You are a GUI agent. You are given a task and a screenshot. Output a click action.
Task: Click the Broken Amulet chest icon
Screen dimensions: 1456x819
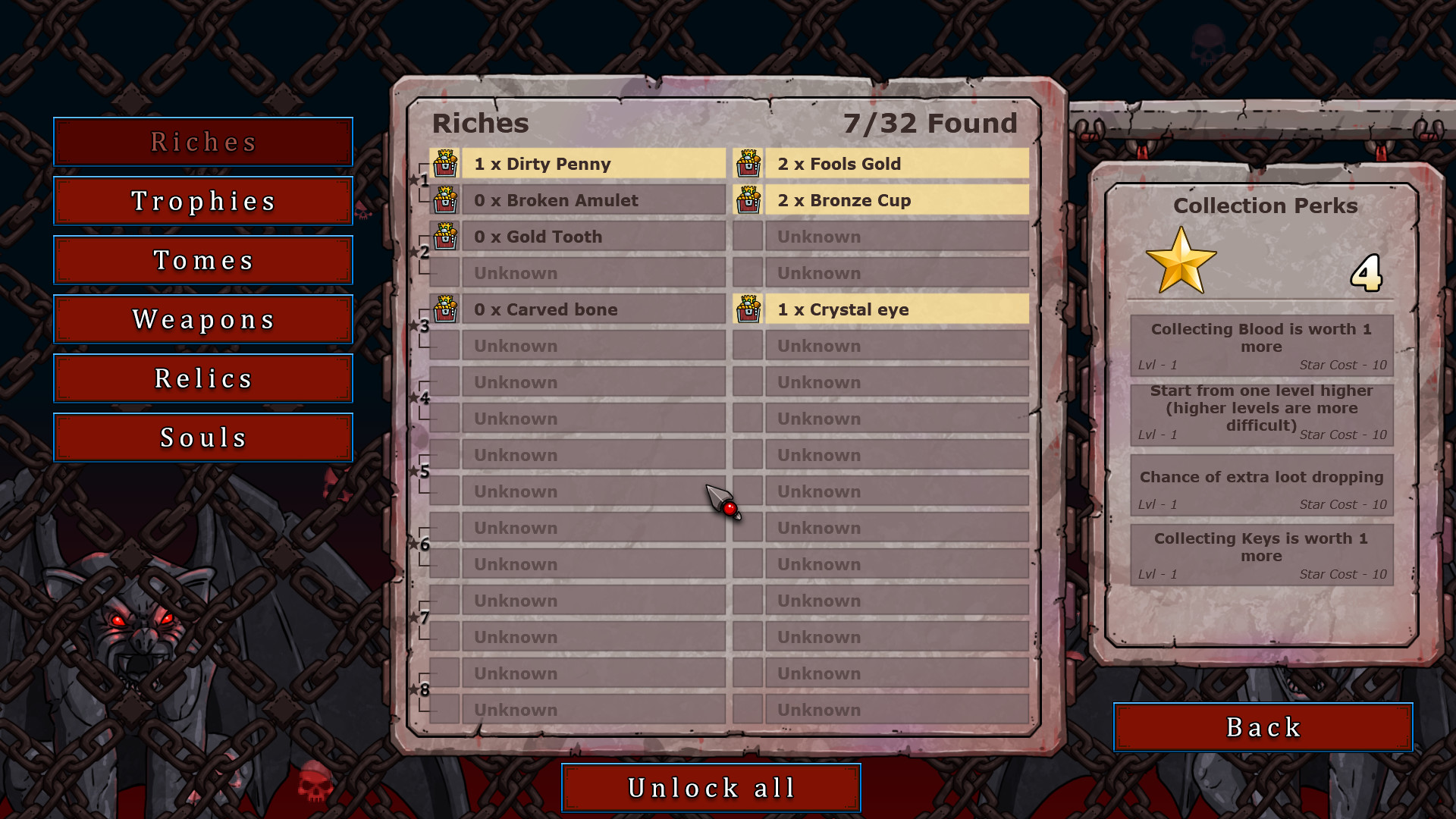pos(447,199)
